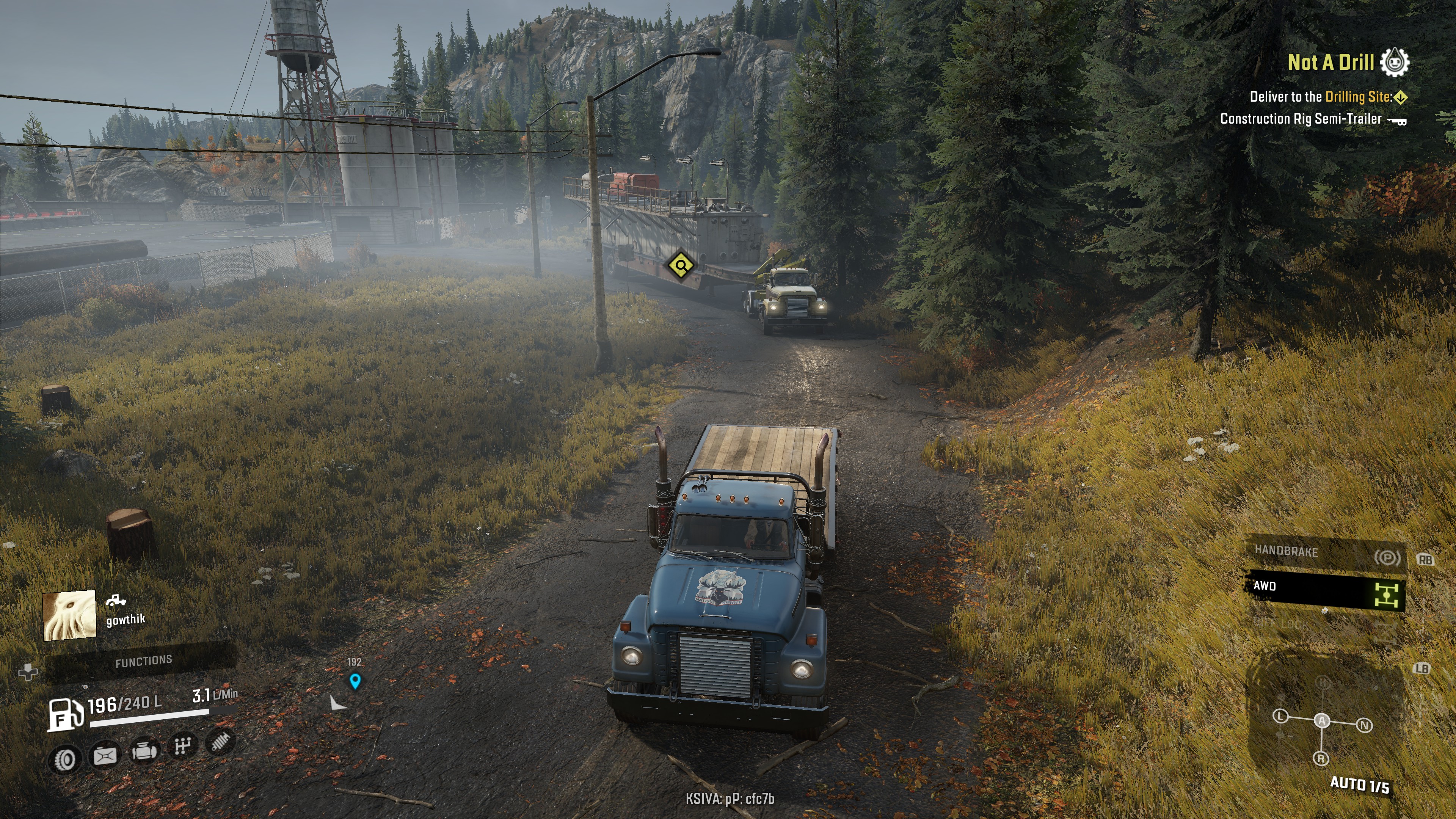The image size is (1456, 819).
Task: Click the engine damage status icon
Action: 144,752
